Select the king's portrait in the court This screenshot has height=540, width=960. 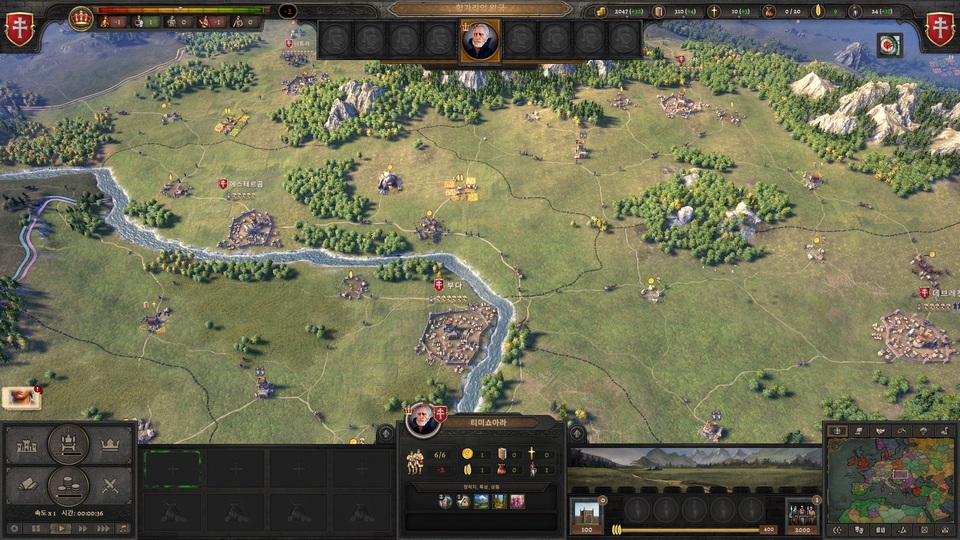(480, 40)
